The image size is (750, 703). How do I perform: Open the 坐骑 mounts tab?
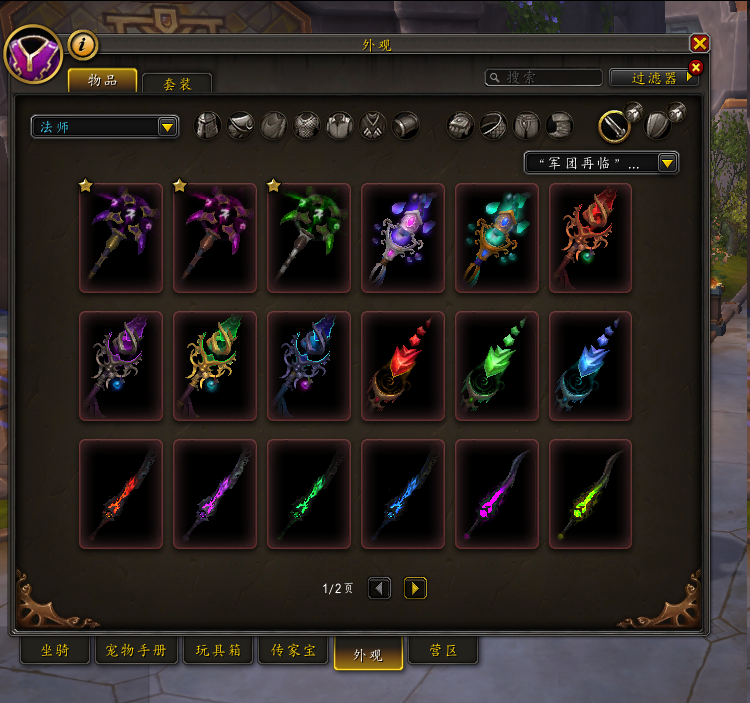pyautogui.click(x=55, y=651)
